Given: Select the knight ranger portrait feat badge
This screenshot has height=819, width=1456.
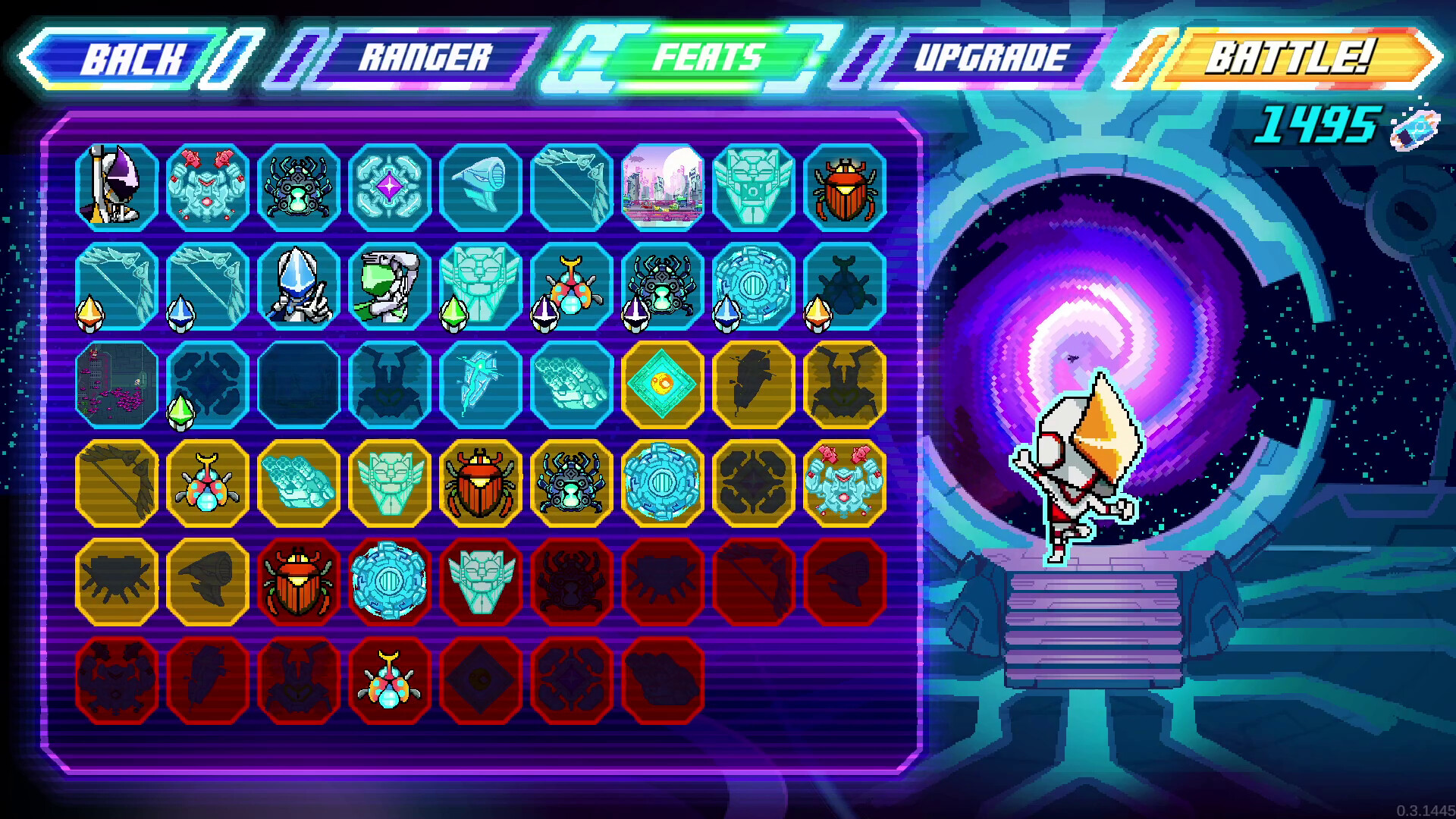Looking at the screenshot, I should click(x=118, y=186).
